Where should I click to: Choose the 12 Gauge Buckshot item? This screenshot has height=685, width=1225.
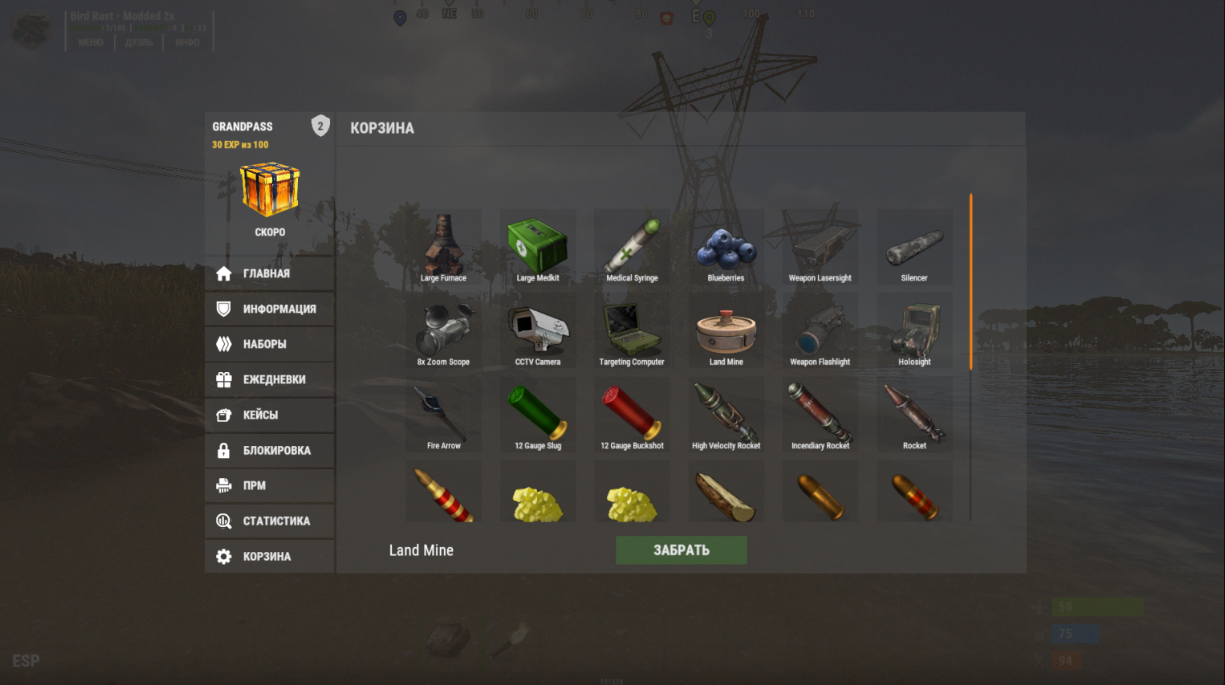632,414
